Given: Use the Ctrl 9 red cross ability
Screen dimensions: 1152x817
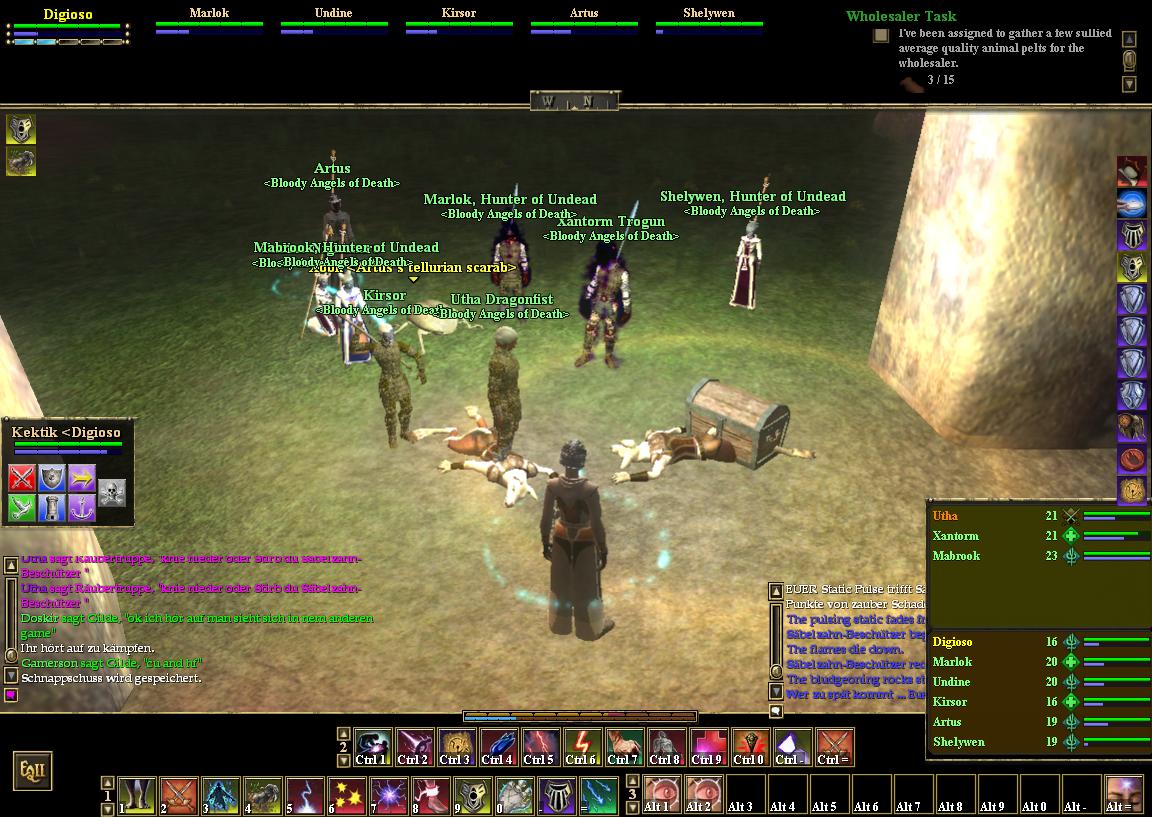Looking at the screenshot, I should pyautogui.click(x=708, y=745).
